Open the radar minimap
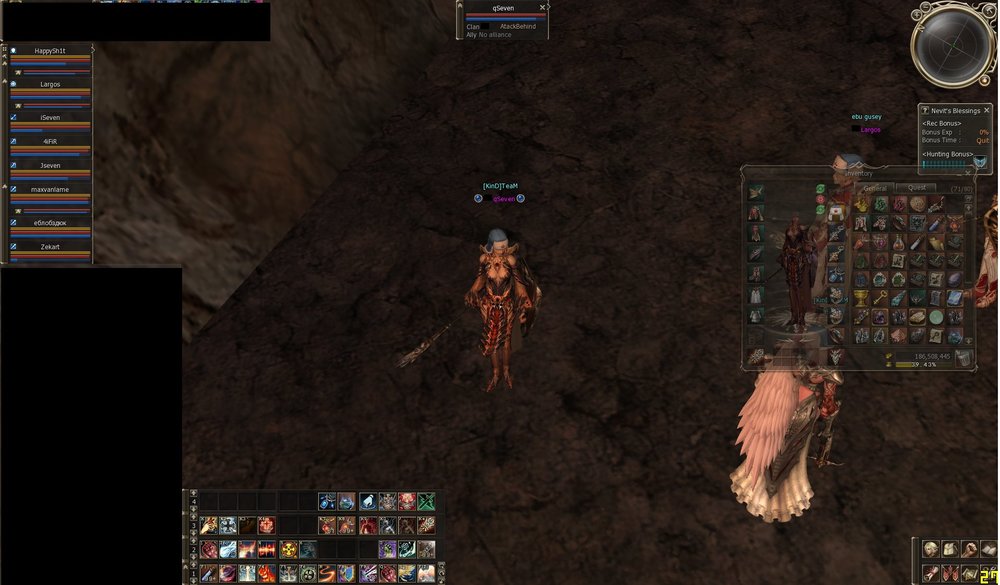 (x=952, y=43)
